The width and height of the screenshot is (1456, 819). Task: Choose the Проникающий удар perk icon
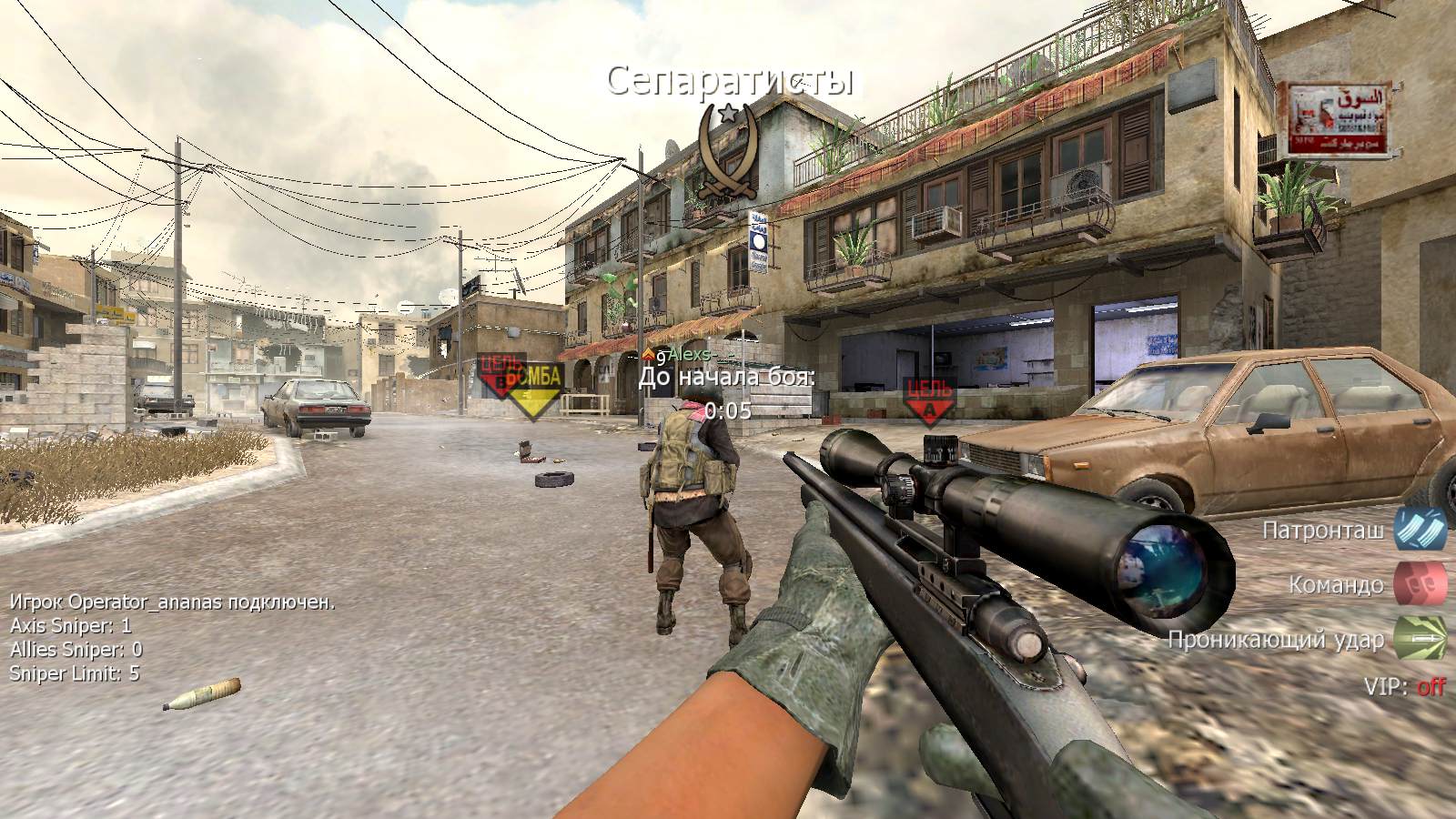pyautogui.click(x=1421, y=639)
